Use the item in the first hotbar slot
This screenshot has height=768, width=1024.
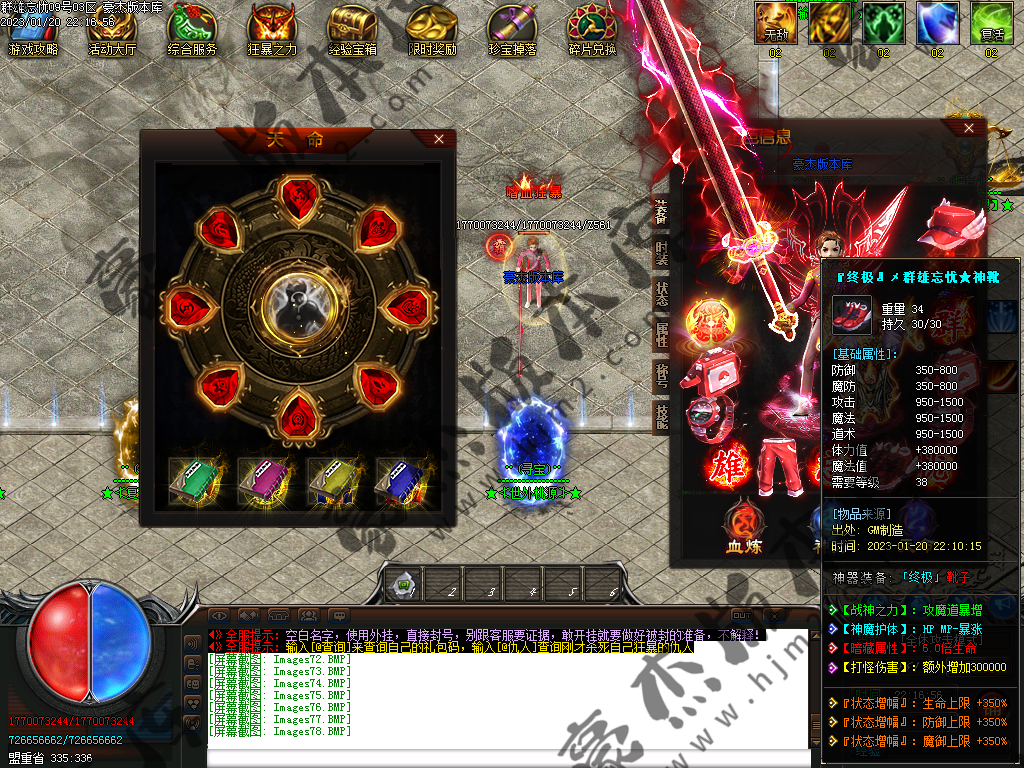pyautogui.click(x=404, y=584)
